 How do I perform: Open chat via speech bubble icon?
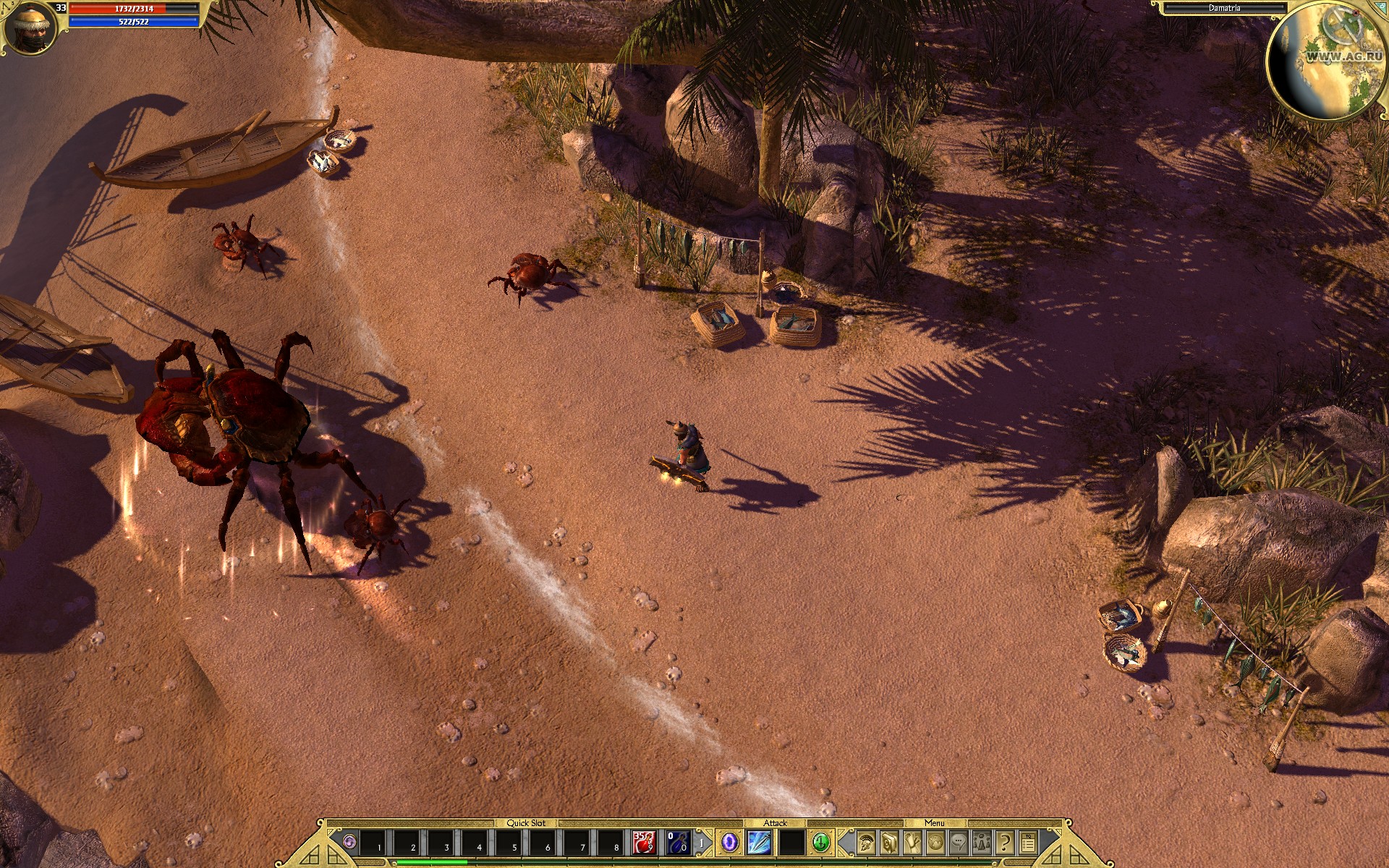pos(959,843)
